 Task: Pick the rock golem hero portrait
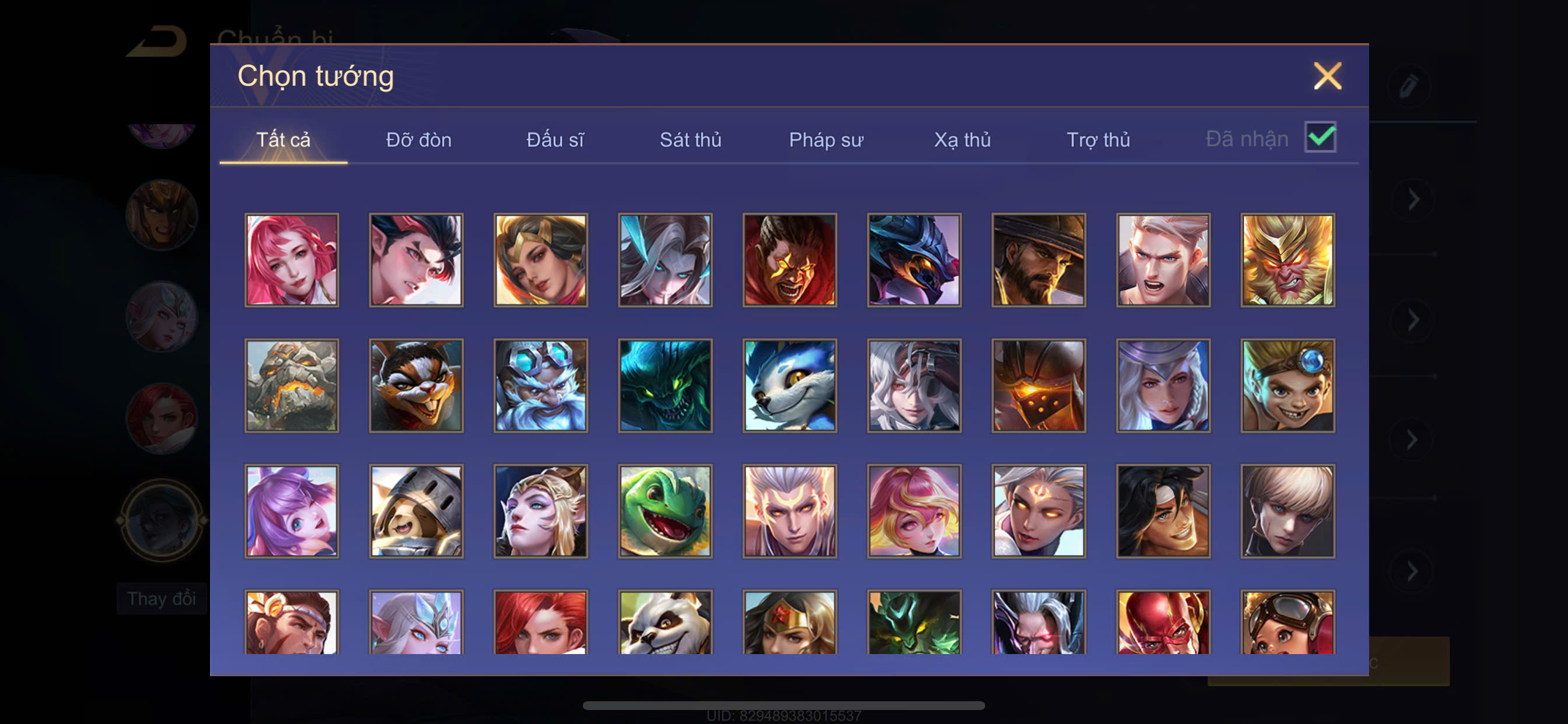coord(292,386)
